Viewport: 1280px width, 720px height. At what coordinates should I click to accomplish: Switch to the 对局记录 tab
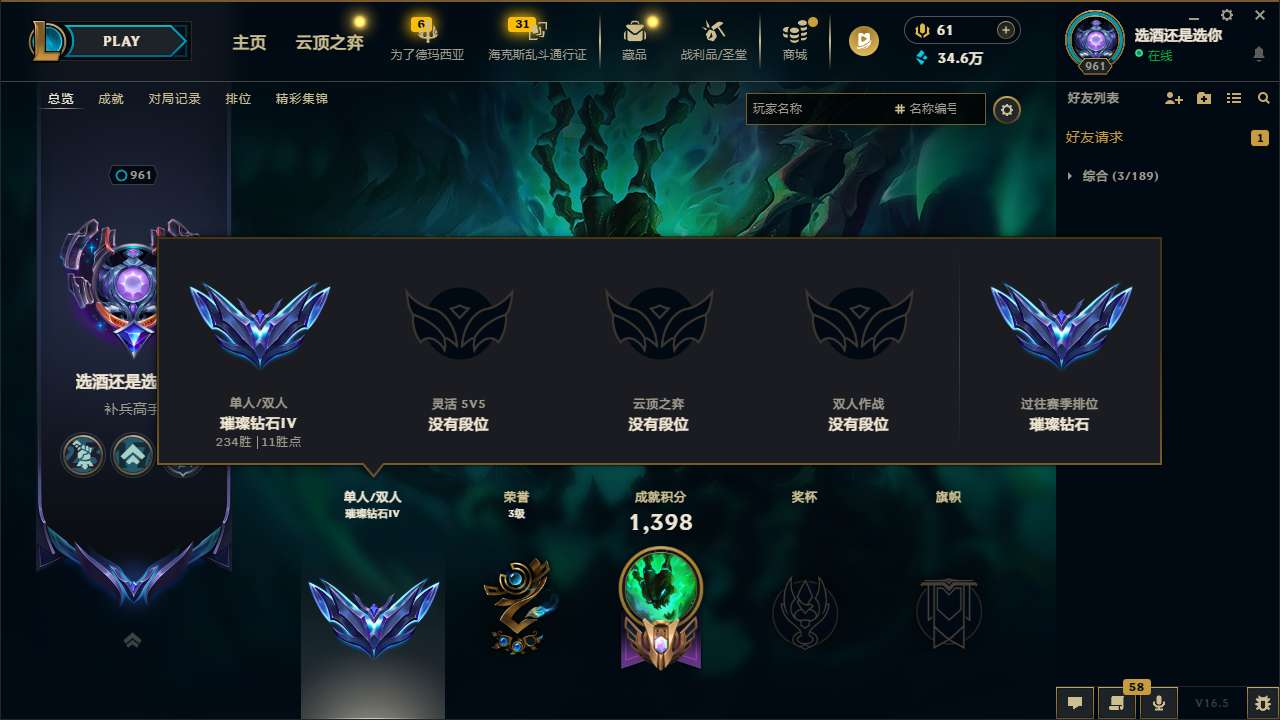174,98
